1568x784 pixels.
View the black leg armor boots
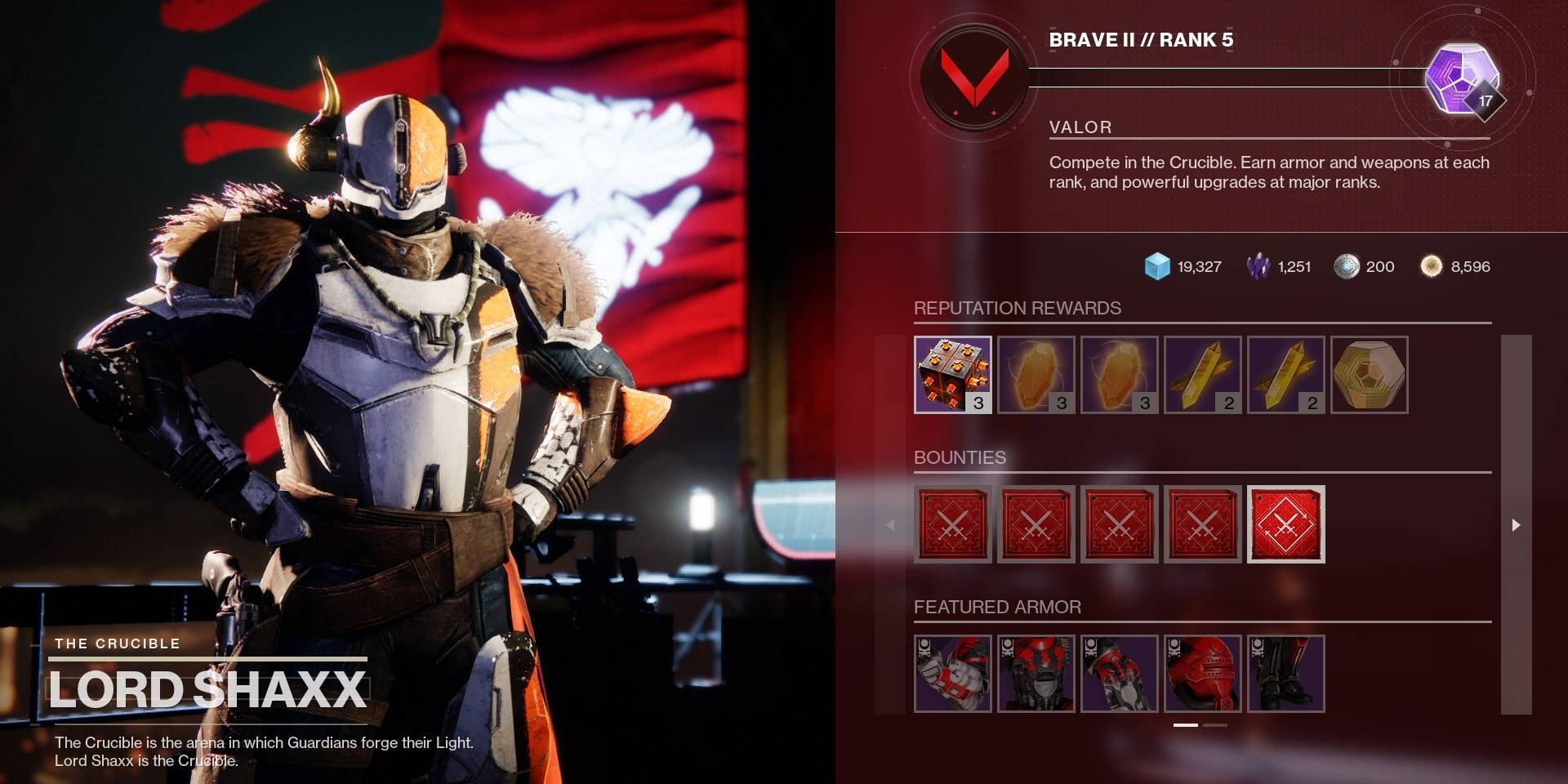(1285, 674)
